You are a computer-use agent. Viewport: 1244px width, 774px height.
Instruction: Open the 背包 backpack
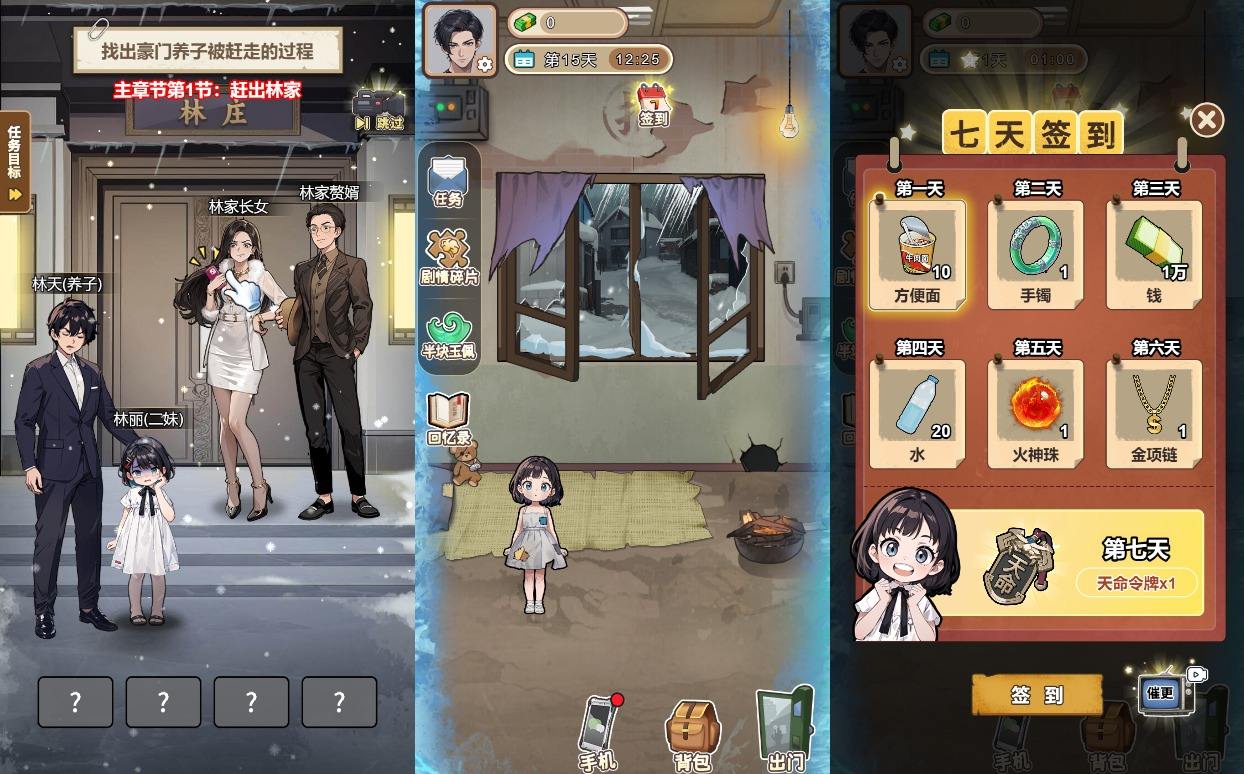click(x=692, y=735)
